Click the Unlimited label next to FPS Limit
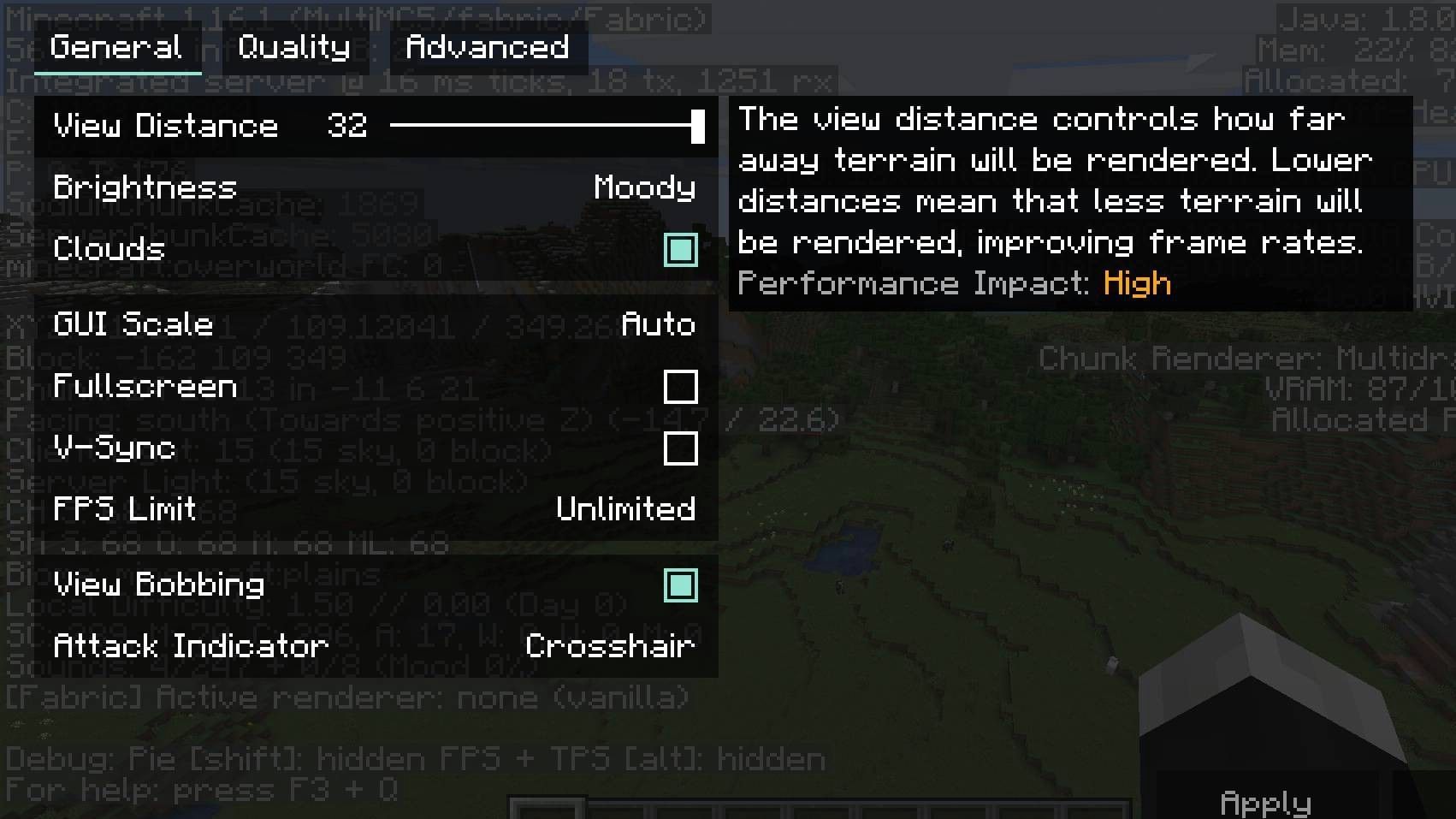Screen dimensions: 1456x819 [x=626, y=509]
